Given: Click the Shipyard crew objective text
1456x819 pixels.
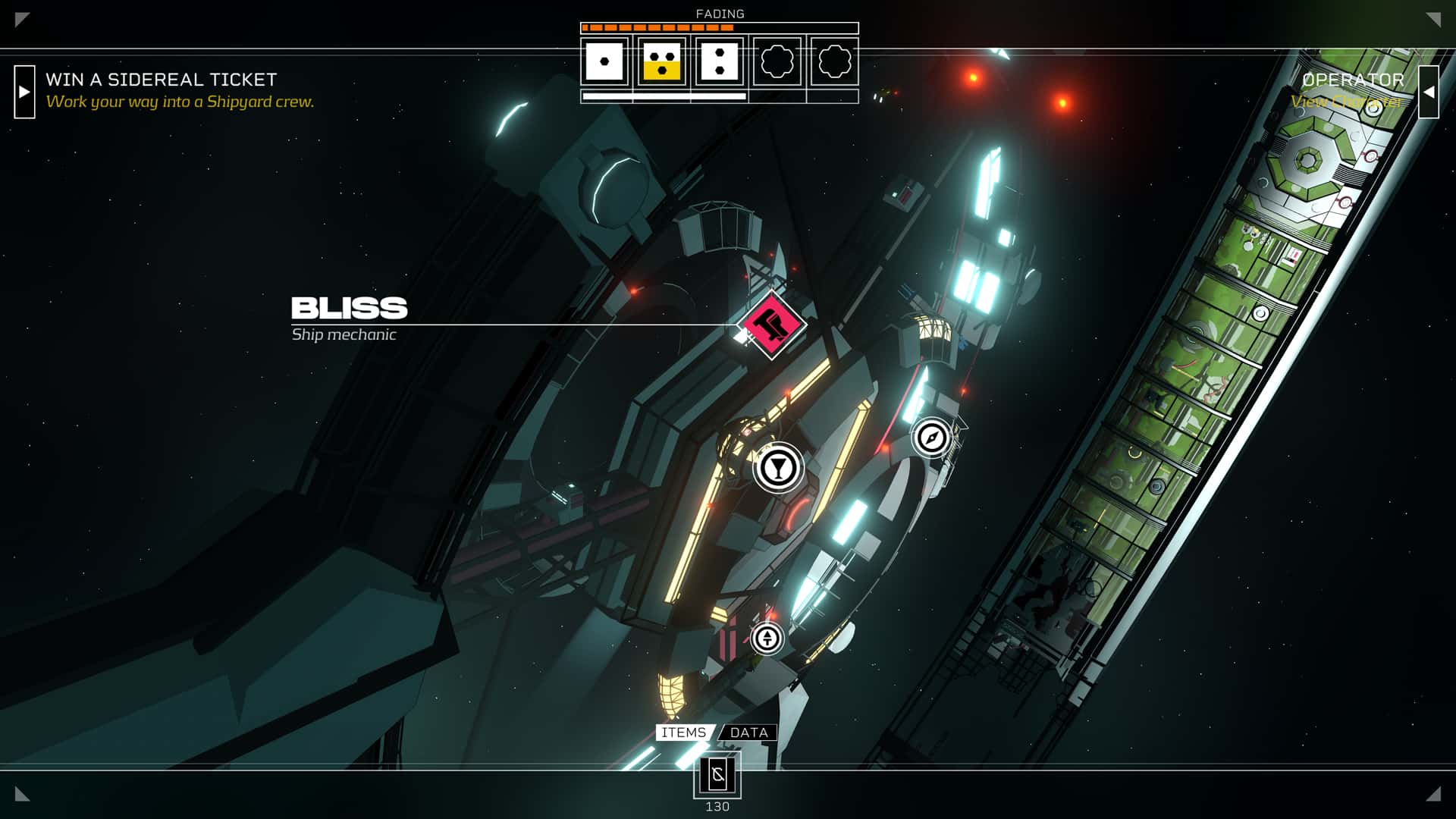Looking at the screenshot, I should click(x=180, y=100).
